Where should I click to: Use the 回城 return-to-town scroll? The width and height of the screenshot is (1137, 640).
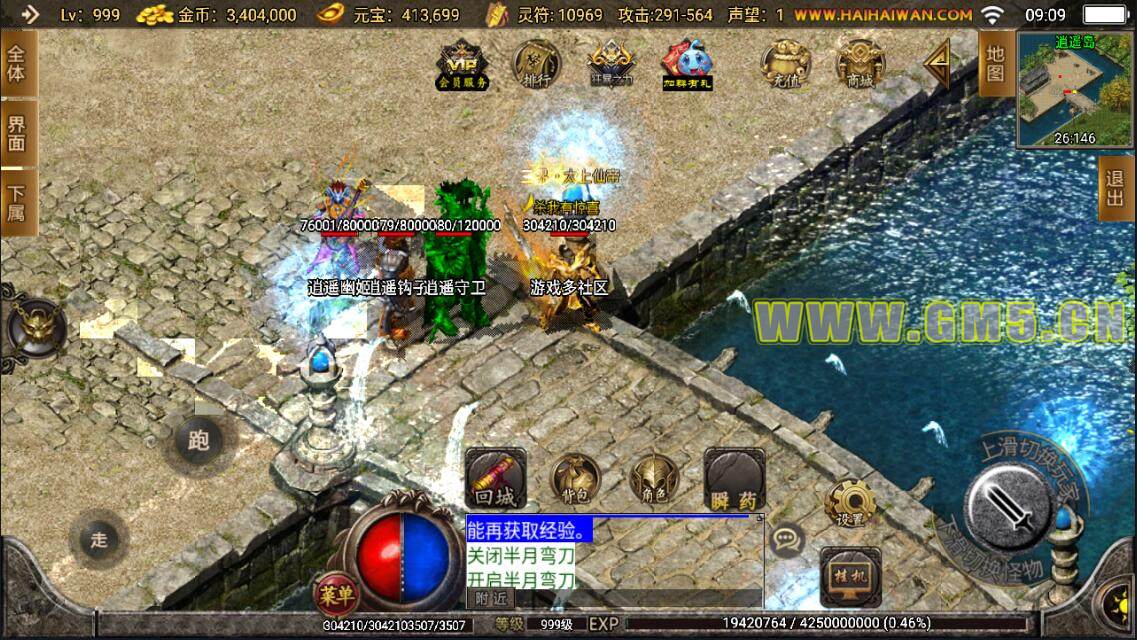[495, 478]
